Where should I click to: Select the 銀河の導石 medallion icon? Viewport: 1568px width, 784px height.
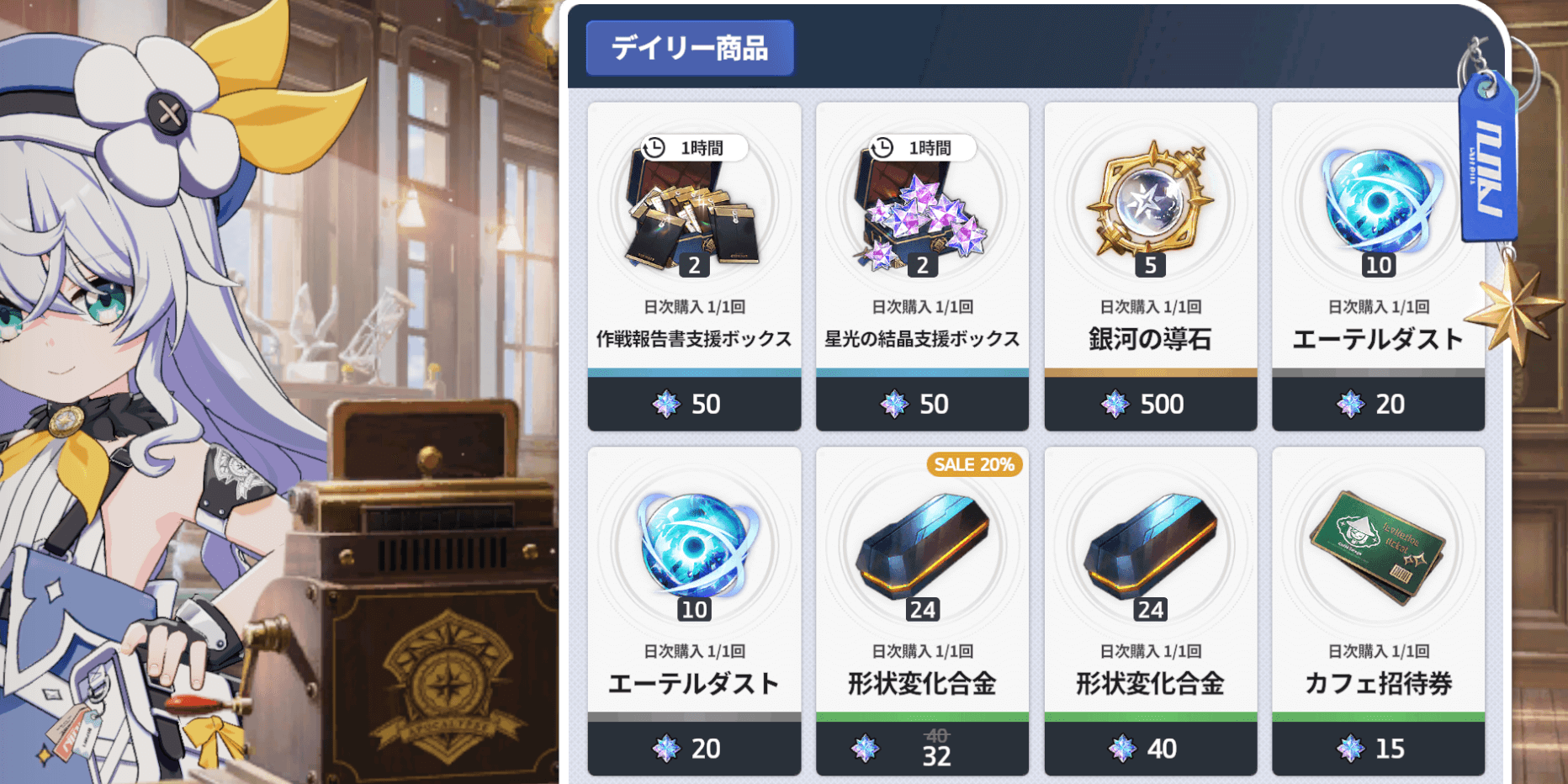(1150, 202)
